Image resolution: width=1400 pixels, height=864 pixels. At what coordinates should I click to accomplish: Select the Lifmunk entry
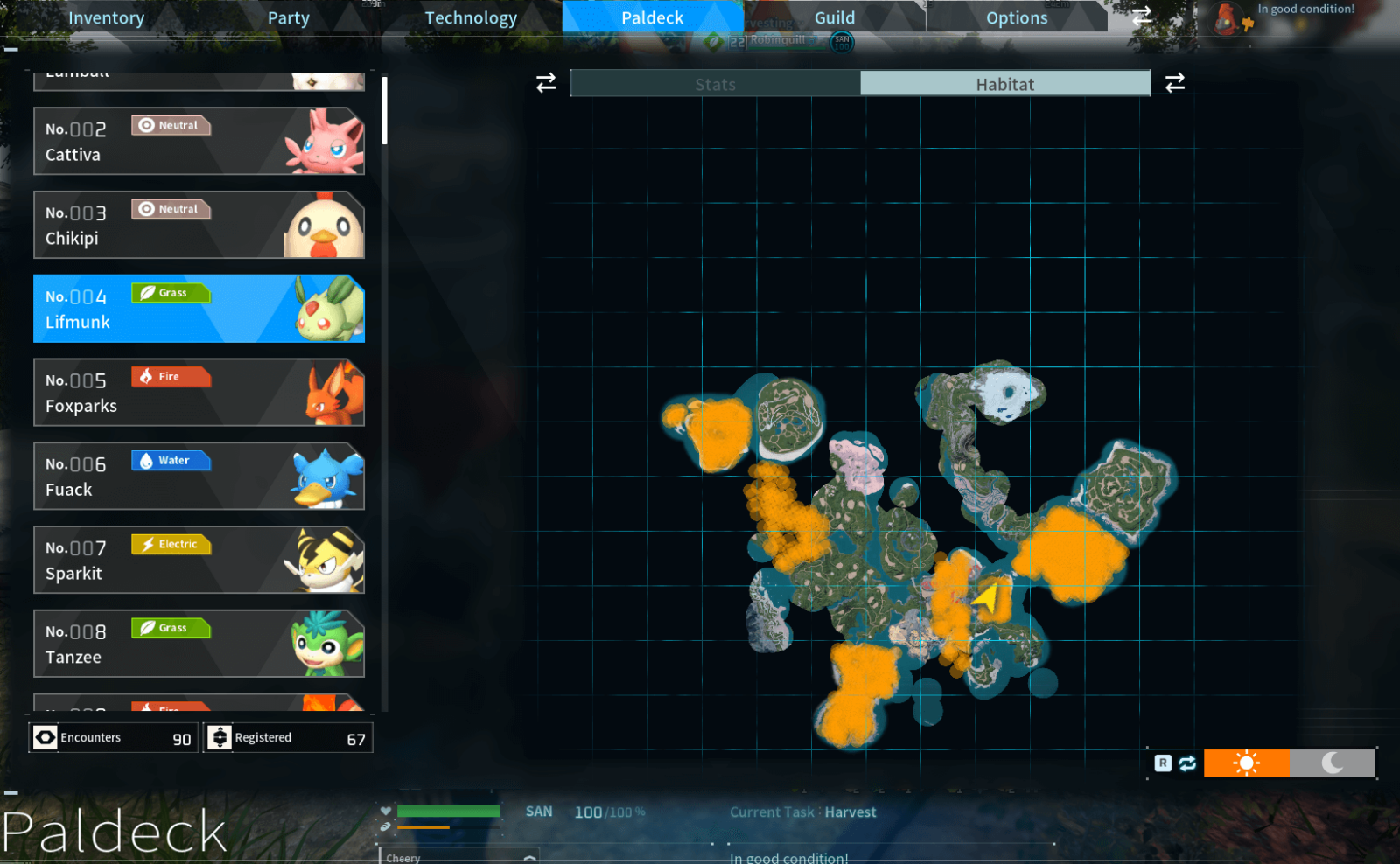click(199, 309)
